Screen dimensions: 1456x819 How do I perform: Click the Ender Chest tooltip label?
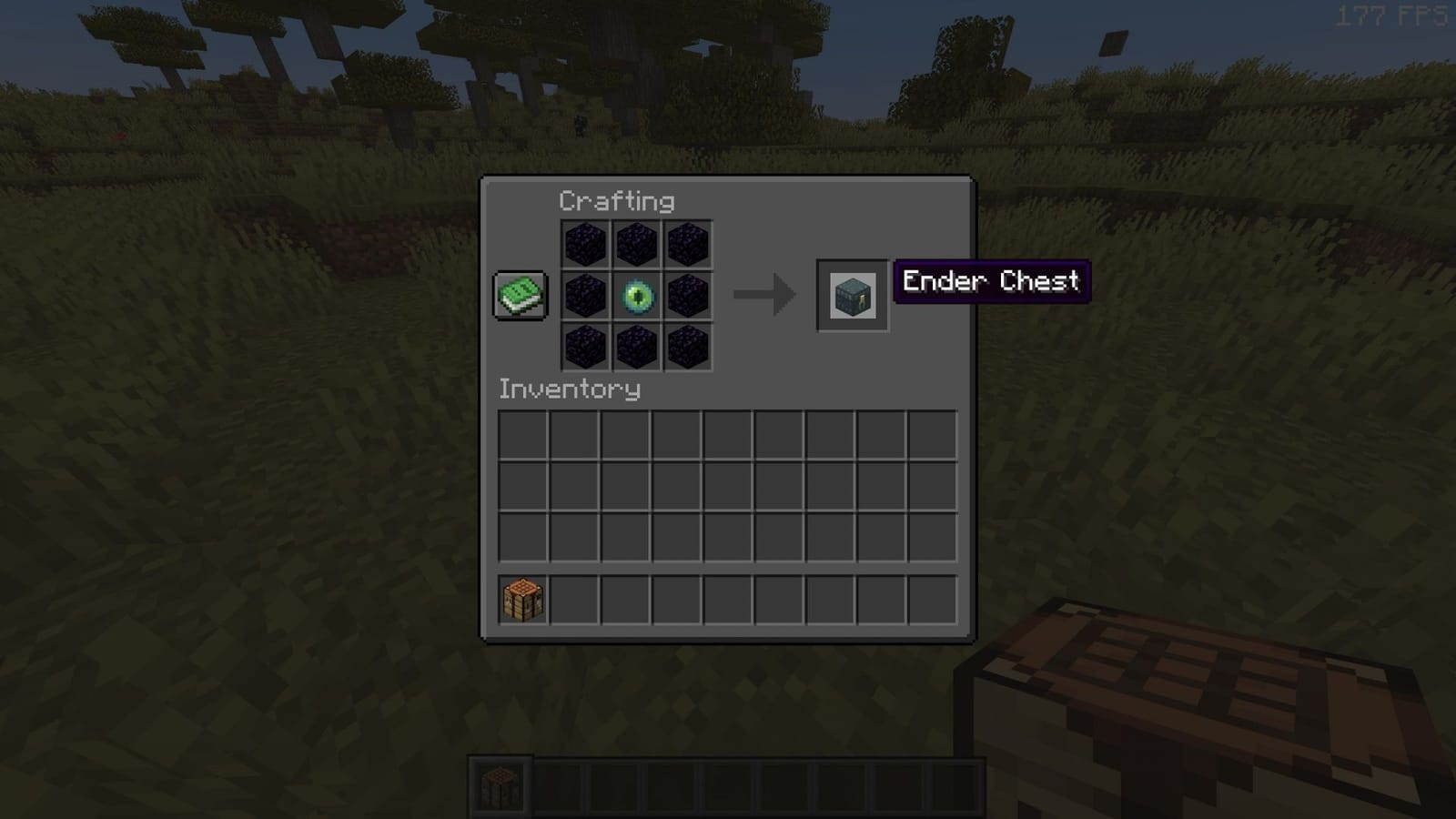coord(990,282)
